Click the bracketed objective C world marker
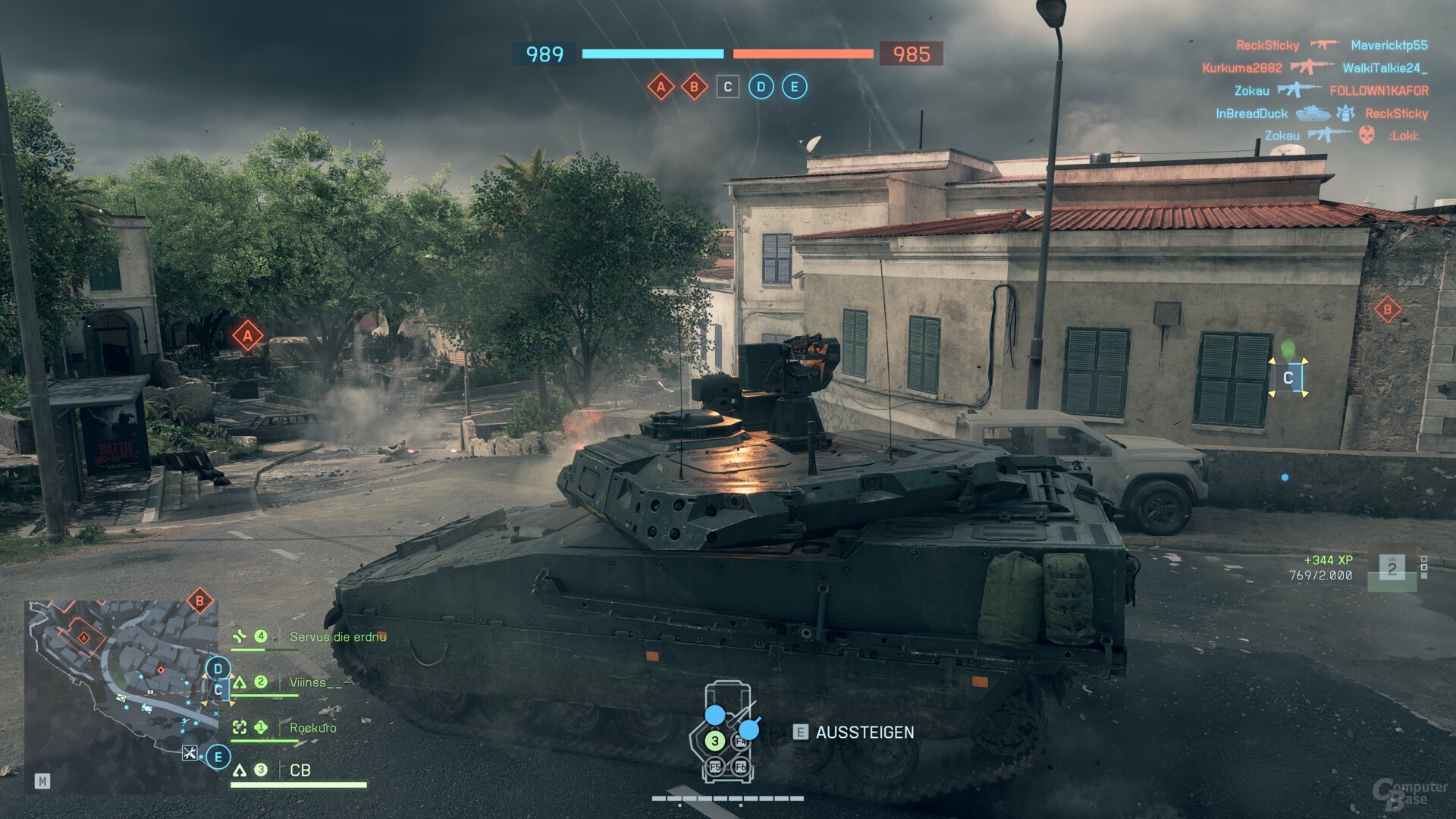 coord(1288,378)
